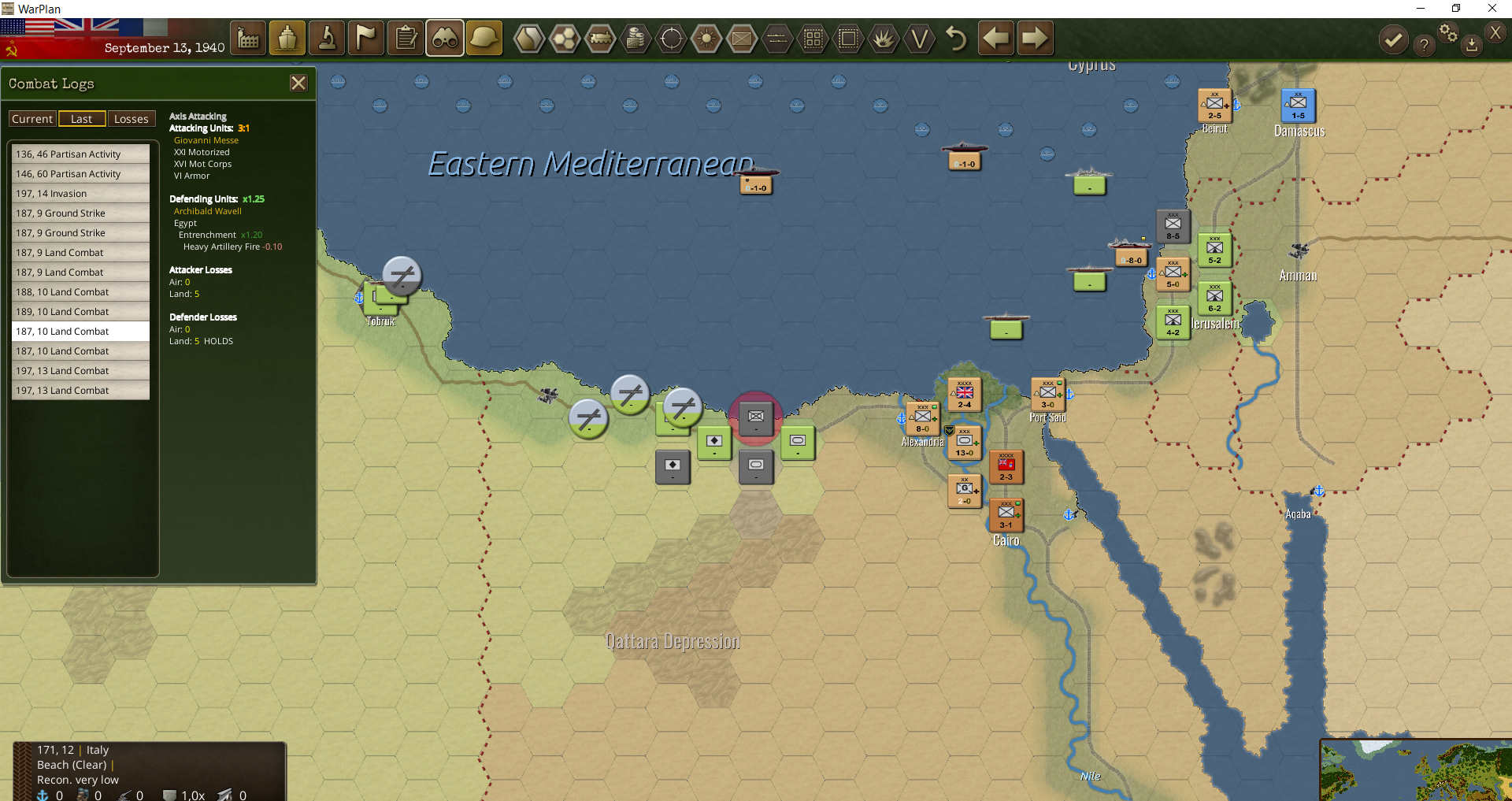Open the crosshair targeting overlay icon
The image size is (1512, 801).
pos(671,37)
